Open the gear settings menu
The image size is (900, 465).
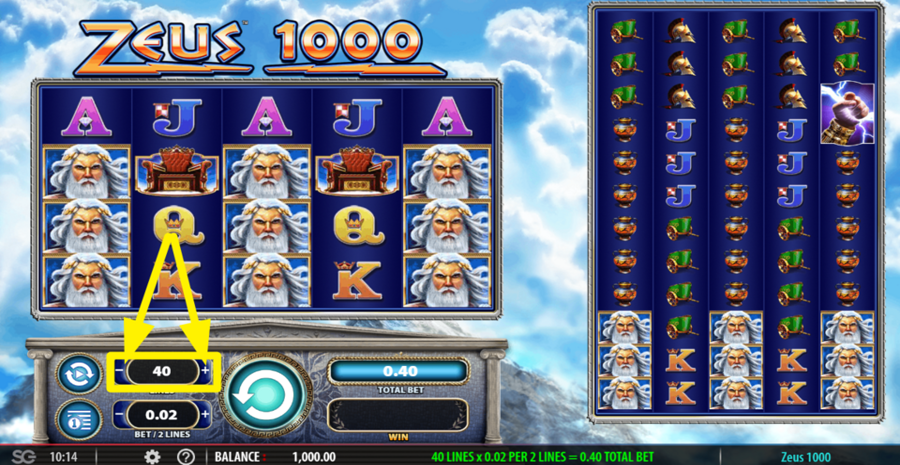(152, 457)
